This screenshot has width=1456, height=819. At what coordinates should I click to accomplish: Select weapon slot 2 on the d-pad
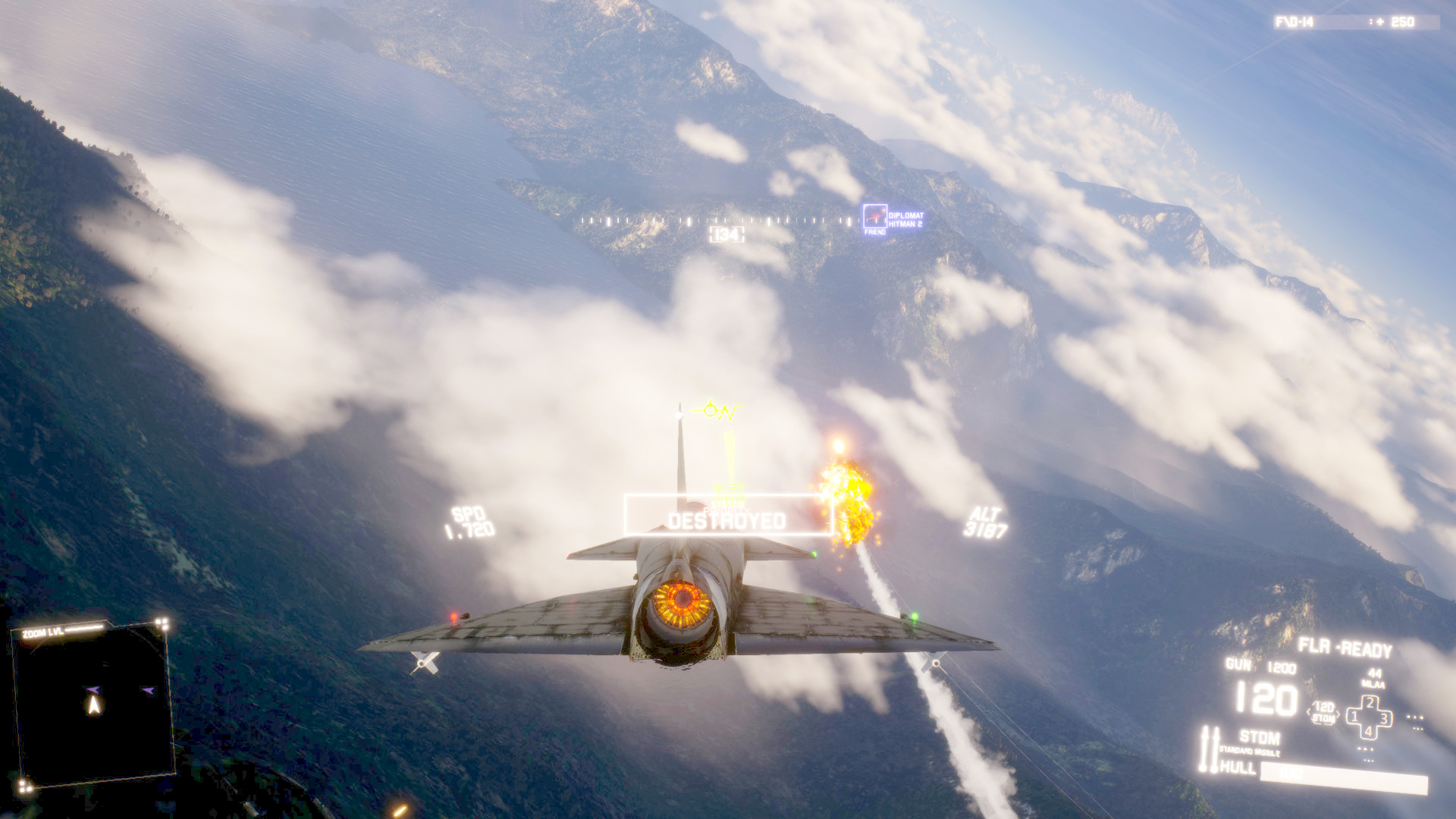point(1370,703)
